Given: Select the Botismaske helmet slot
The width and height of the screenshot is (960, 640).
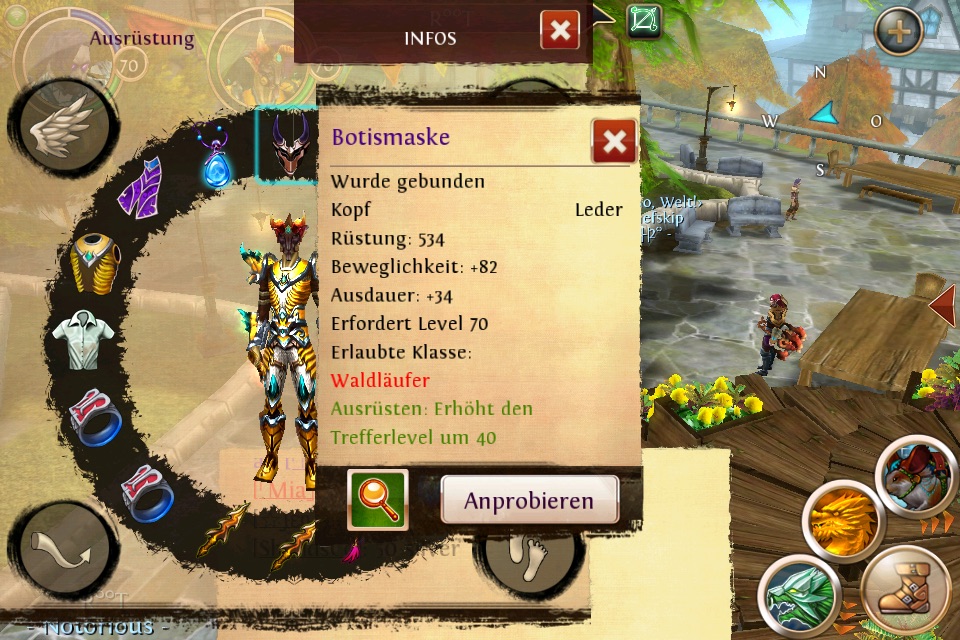Looking at the screenshot, I should (290, 146).
